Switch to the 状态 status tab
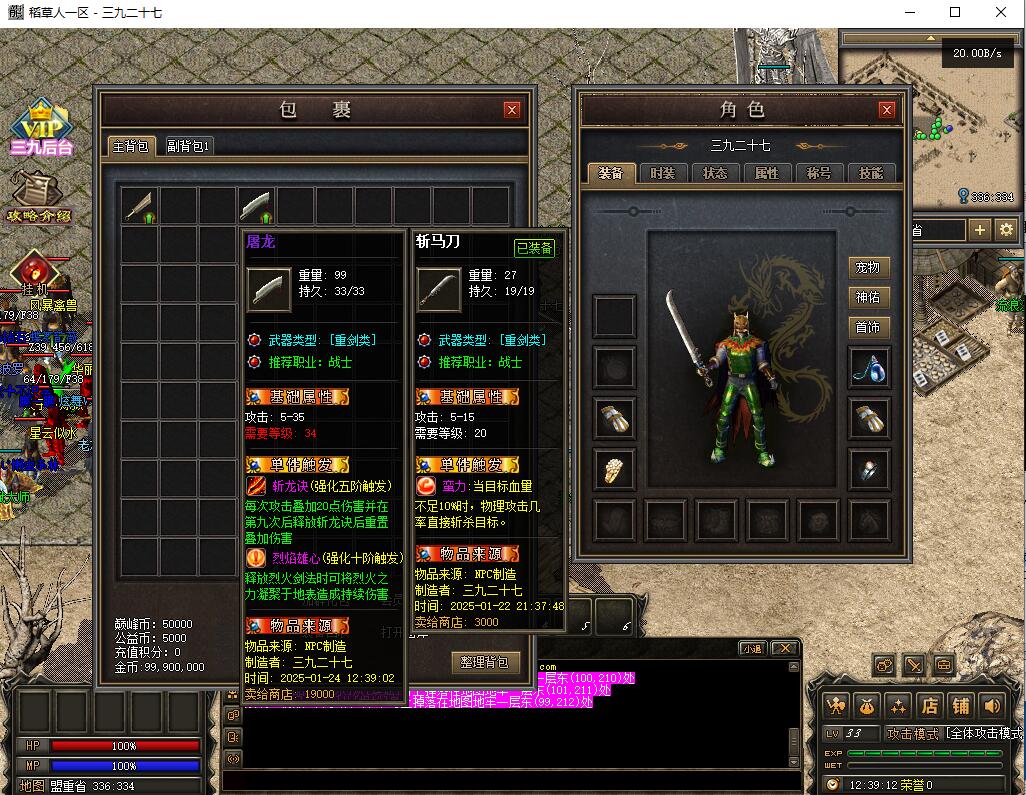This screenshot has height=795, width=1026. 715,173
